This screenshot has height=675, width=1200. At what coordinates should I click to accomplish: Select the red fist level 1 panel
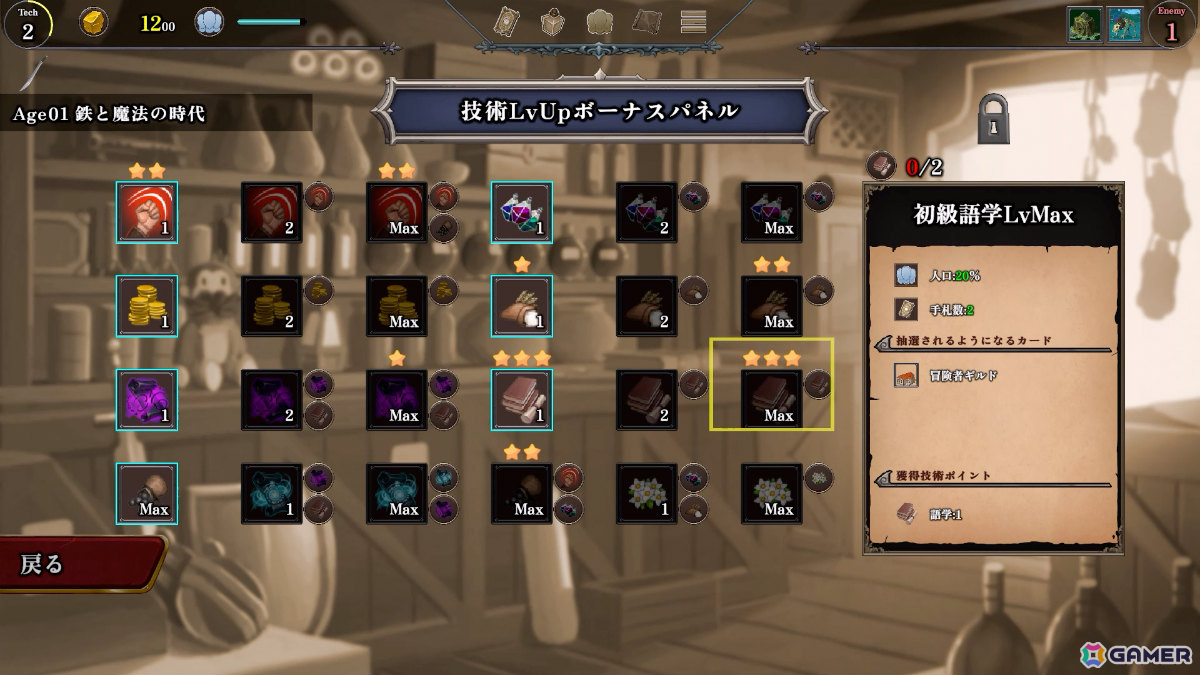[x=147, y=212]
